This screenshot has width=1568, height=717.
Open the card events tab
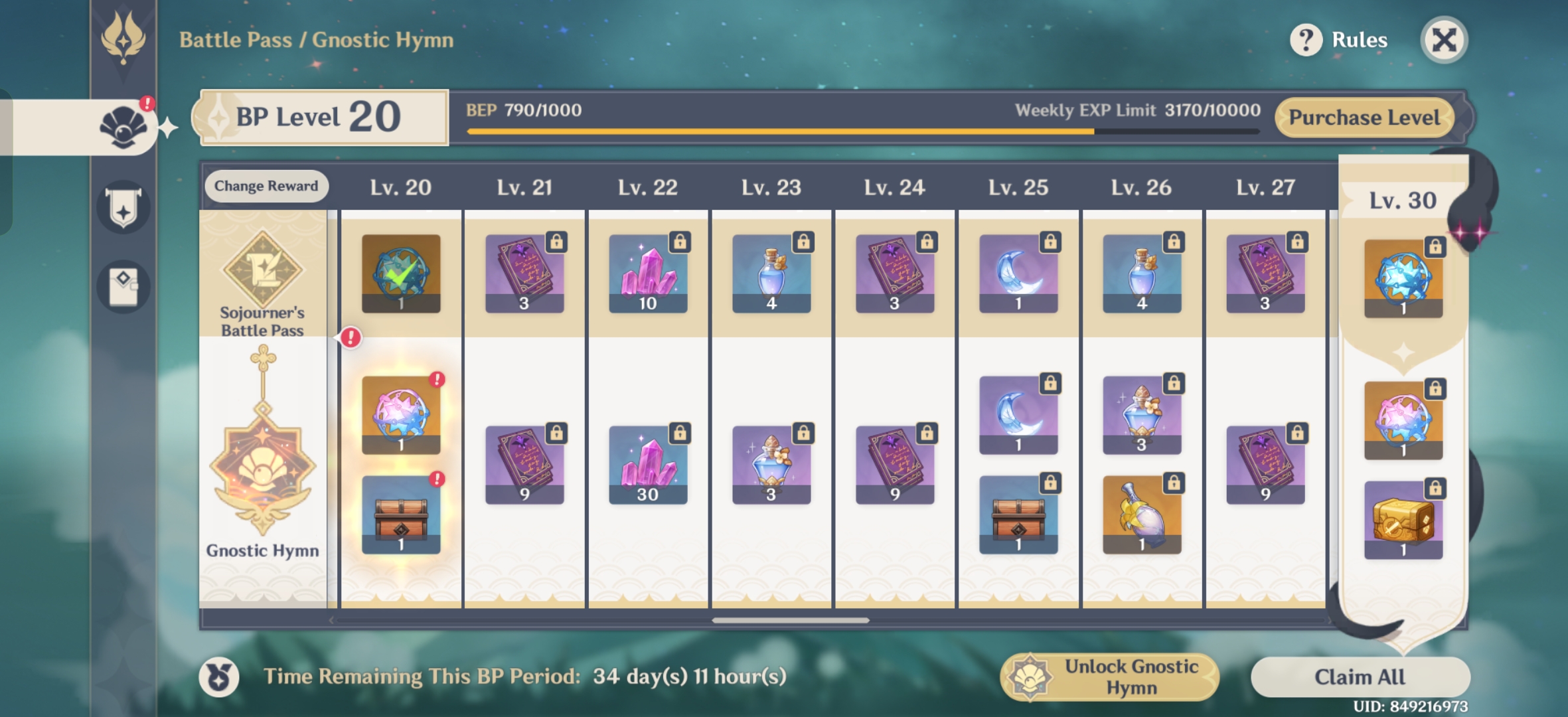click(123, 286)
